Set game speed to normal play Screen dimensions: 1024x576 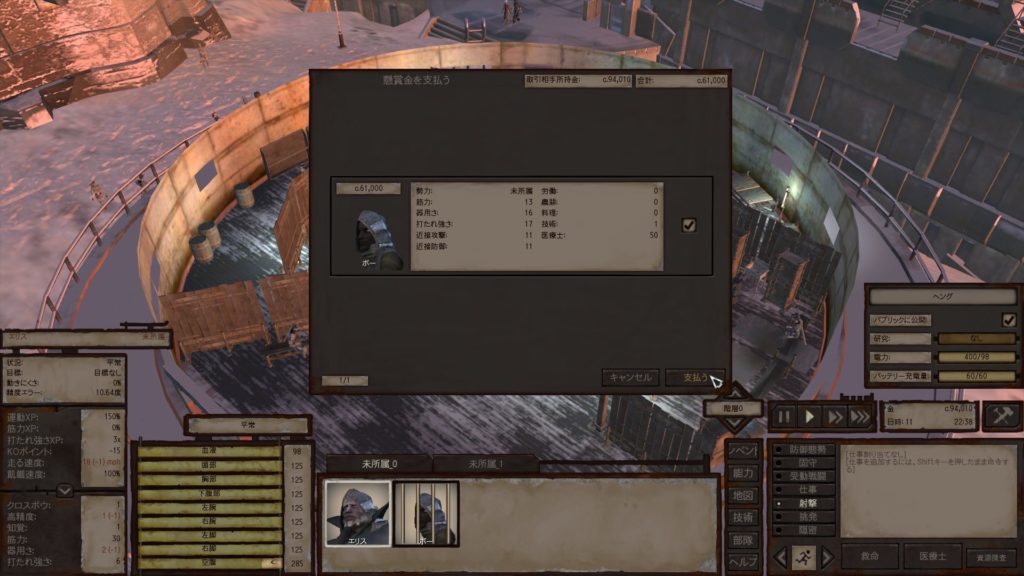[x=810, y=417]
